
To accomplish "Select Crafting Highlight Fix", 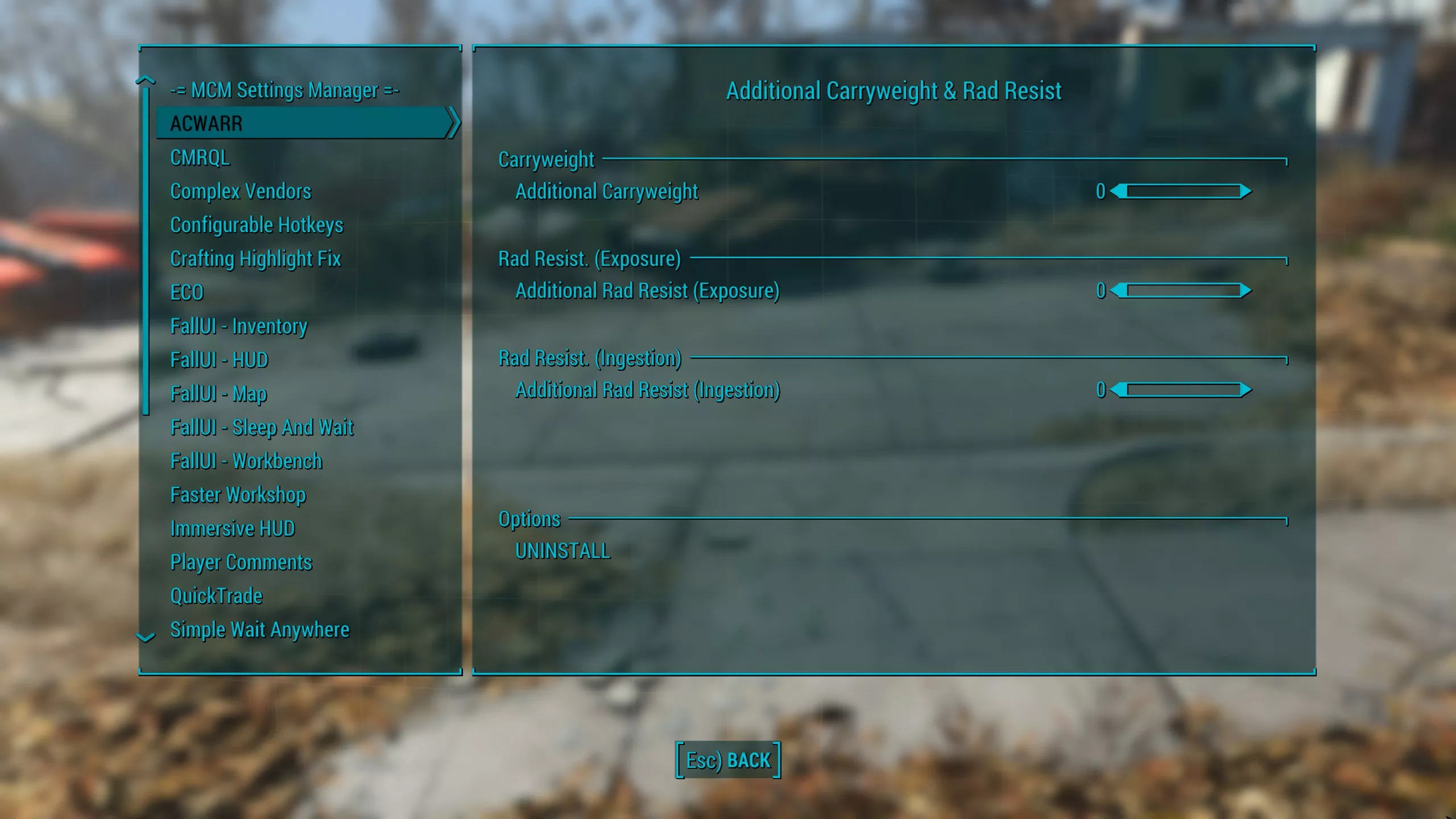I will pos(255,259).
